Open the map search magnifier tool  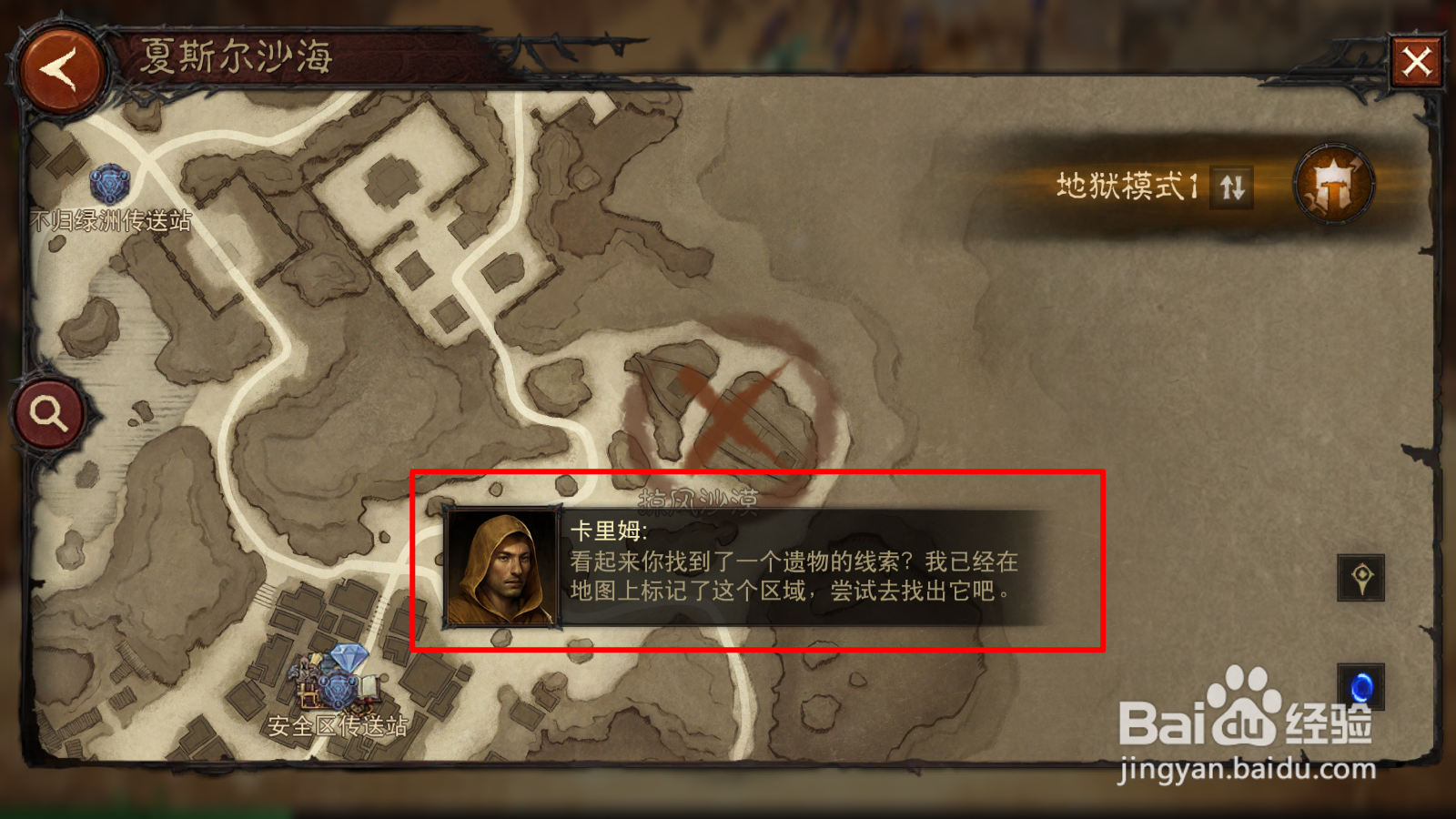coord(47,414)
